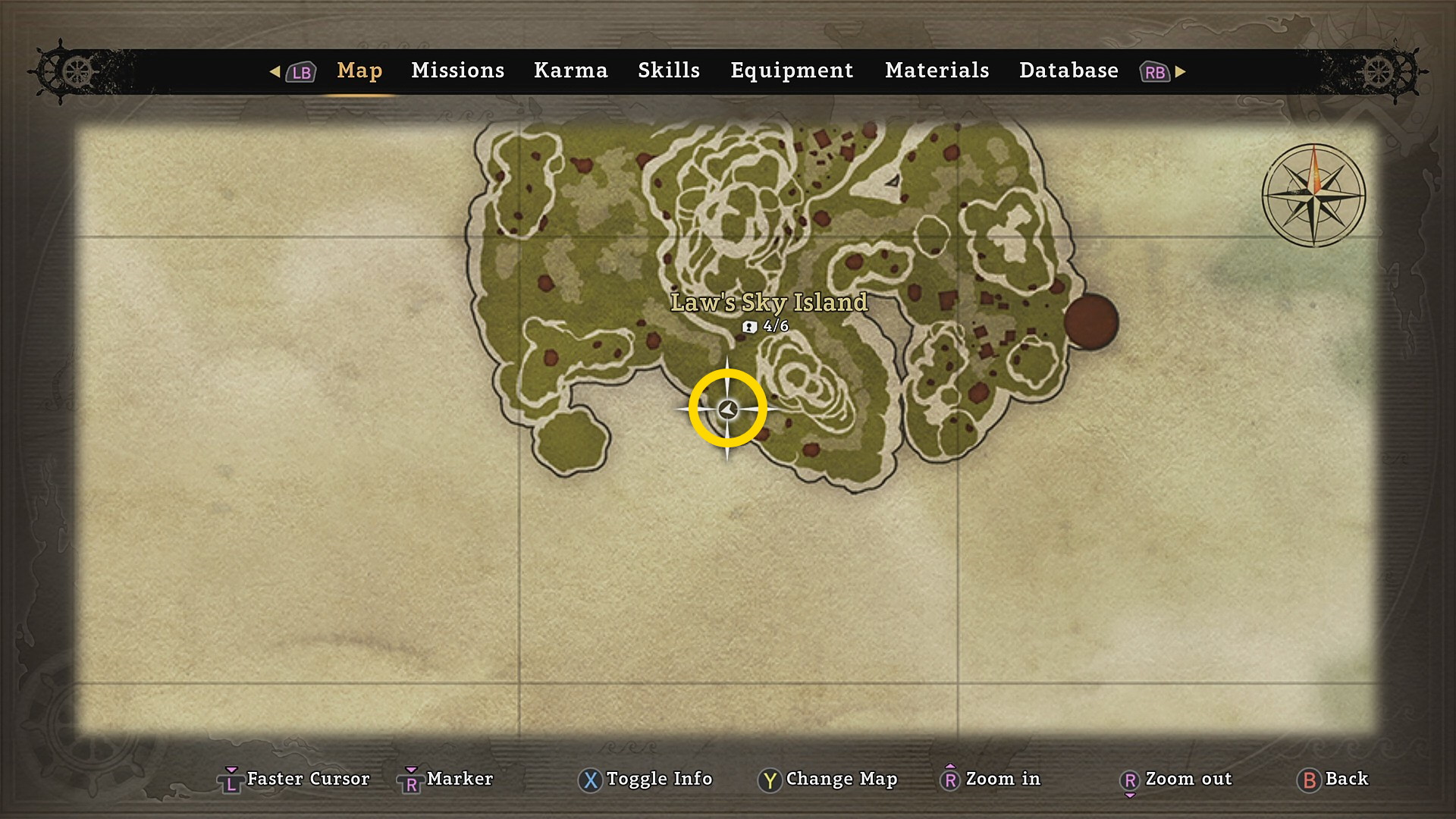The image size is (1456, 819).
Task: Click the Law's Sky Island map label
Action: 768,303
